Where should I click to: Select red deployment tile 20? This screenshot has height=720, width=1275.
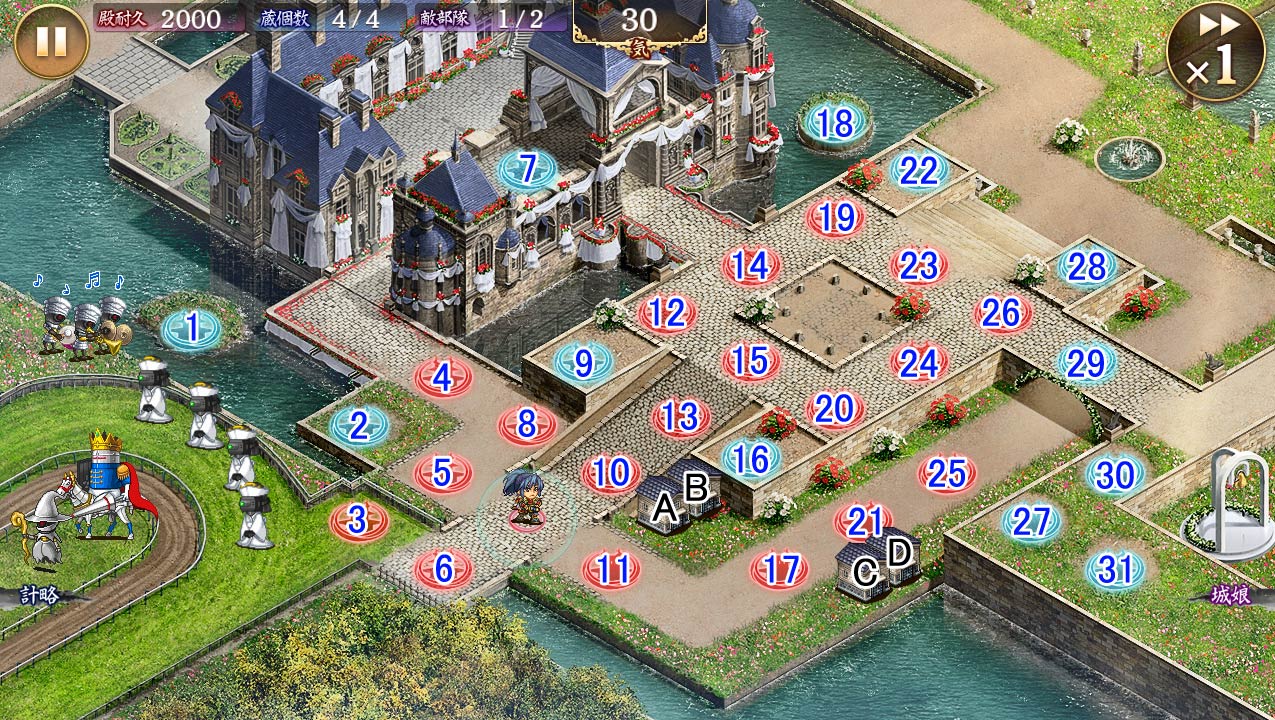[x=834, y=408]
